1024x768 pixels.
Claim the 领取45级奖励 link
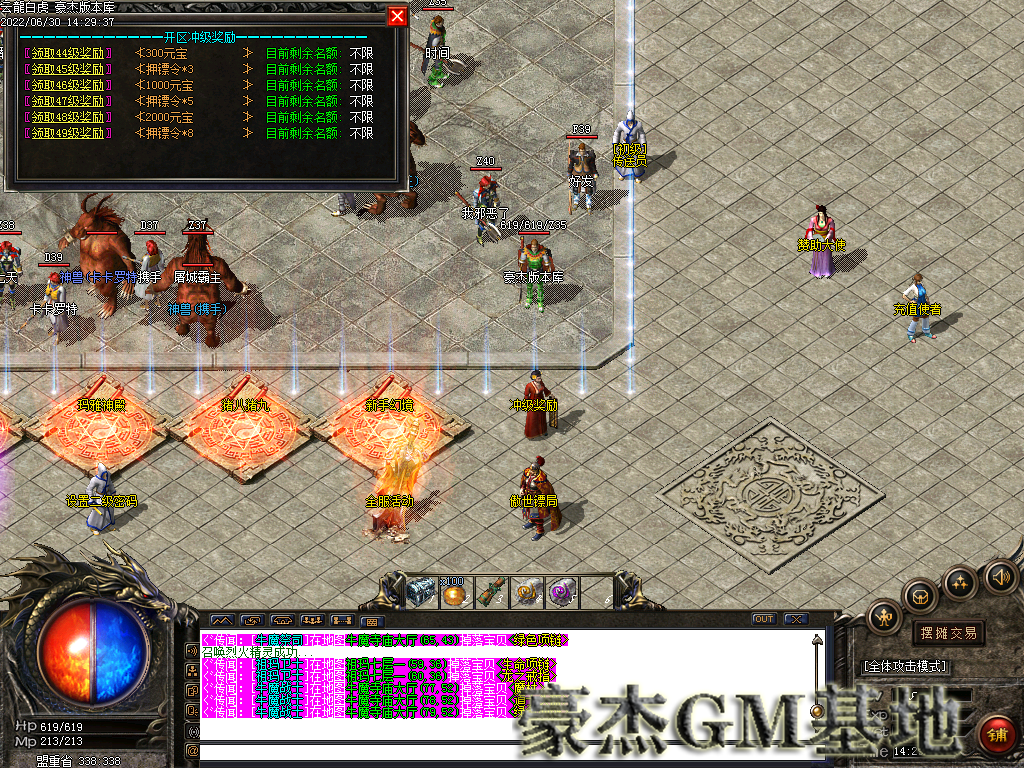click(68, 69)
